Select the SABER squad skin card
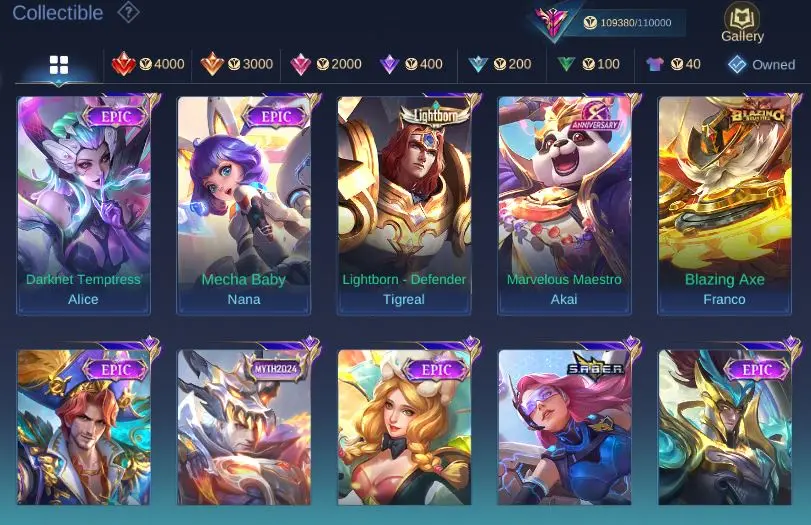The width and height of the screenshot is (811, 525). point(564,428)
